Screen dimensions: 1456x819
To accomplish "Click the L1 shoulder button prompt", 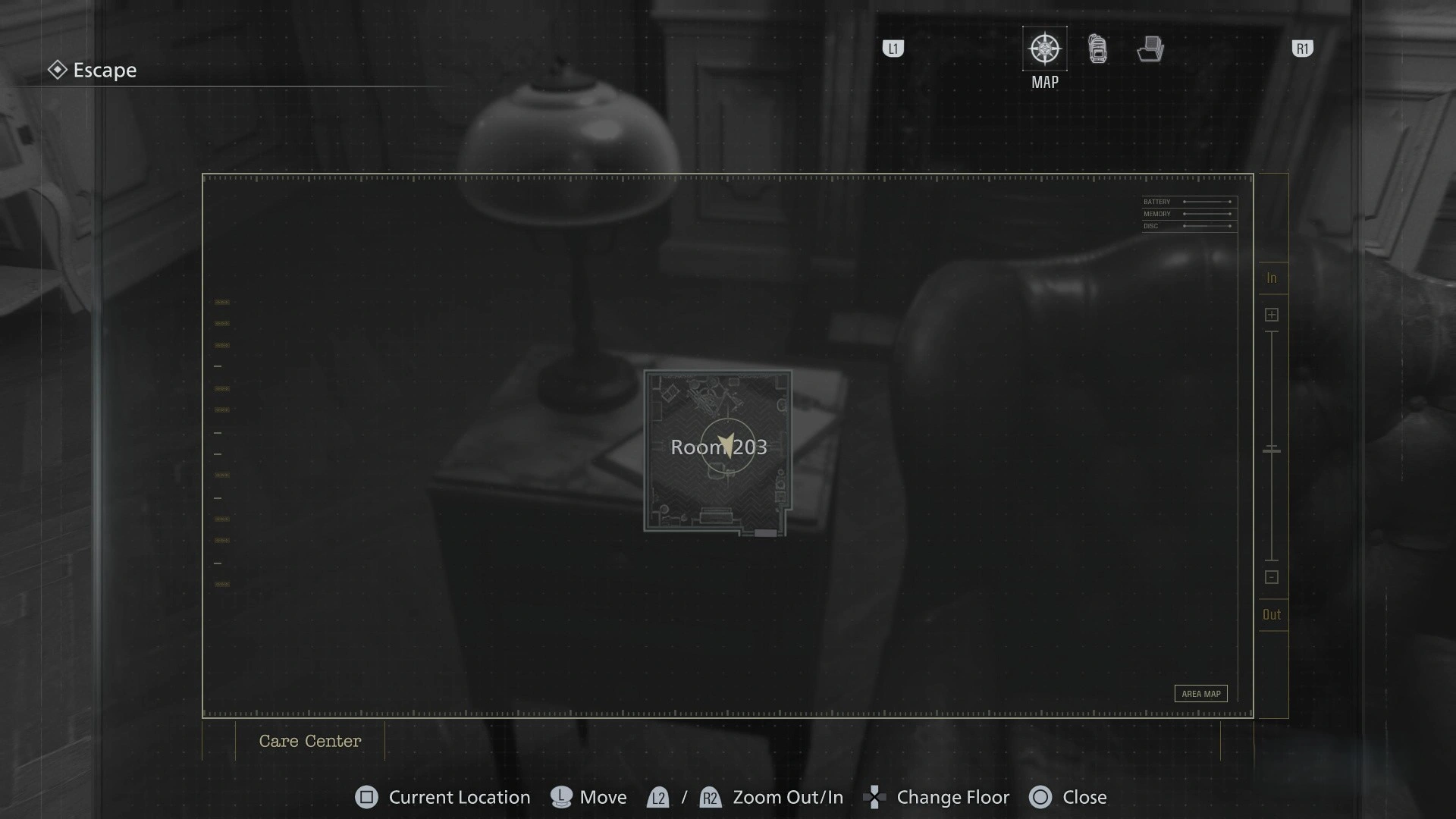I will tap(893, 48).
